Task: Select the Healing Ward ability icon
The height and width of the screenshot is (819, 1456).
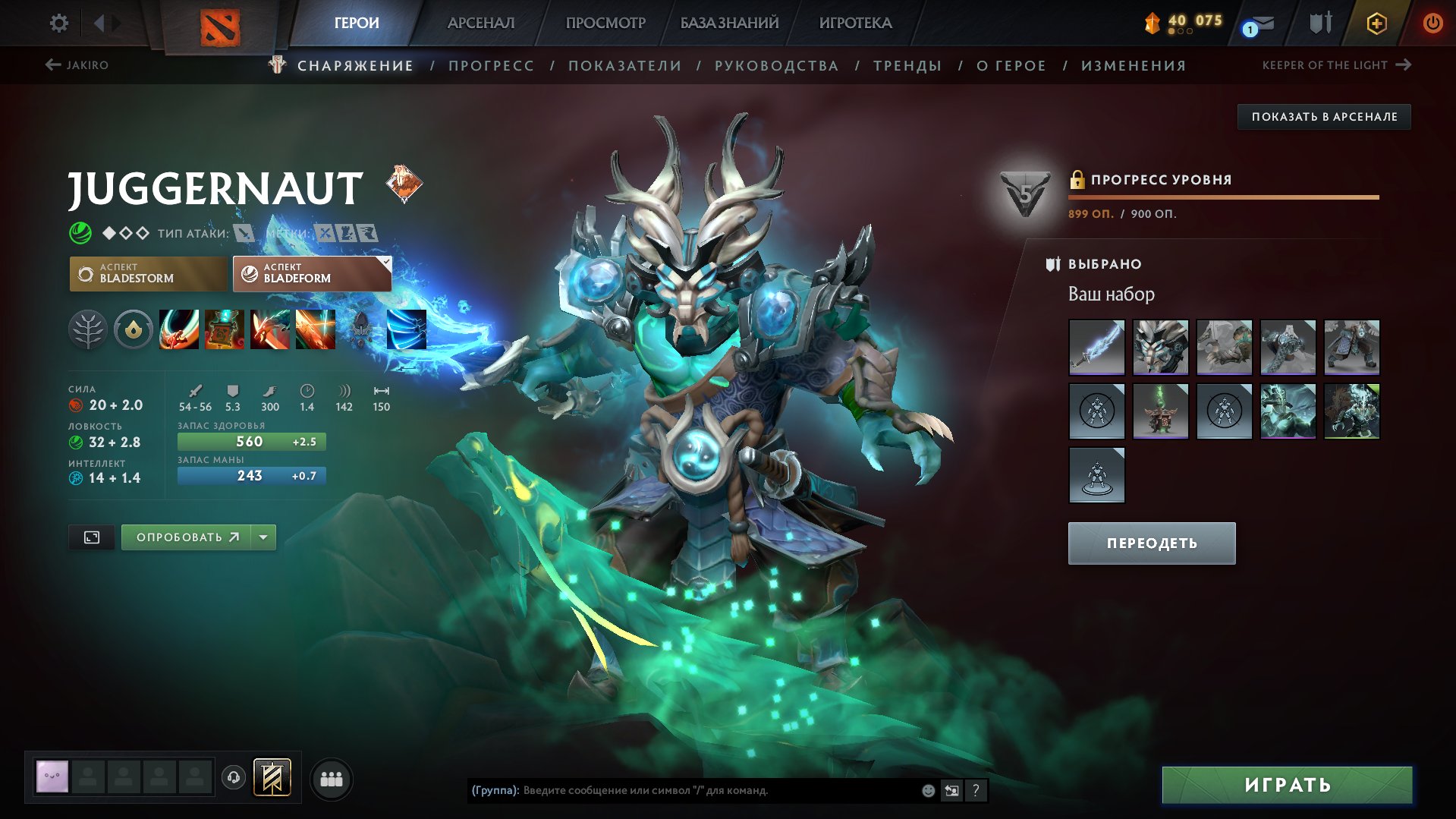Action: point(225,329)
